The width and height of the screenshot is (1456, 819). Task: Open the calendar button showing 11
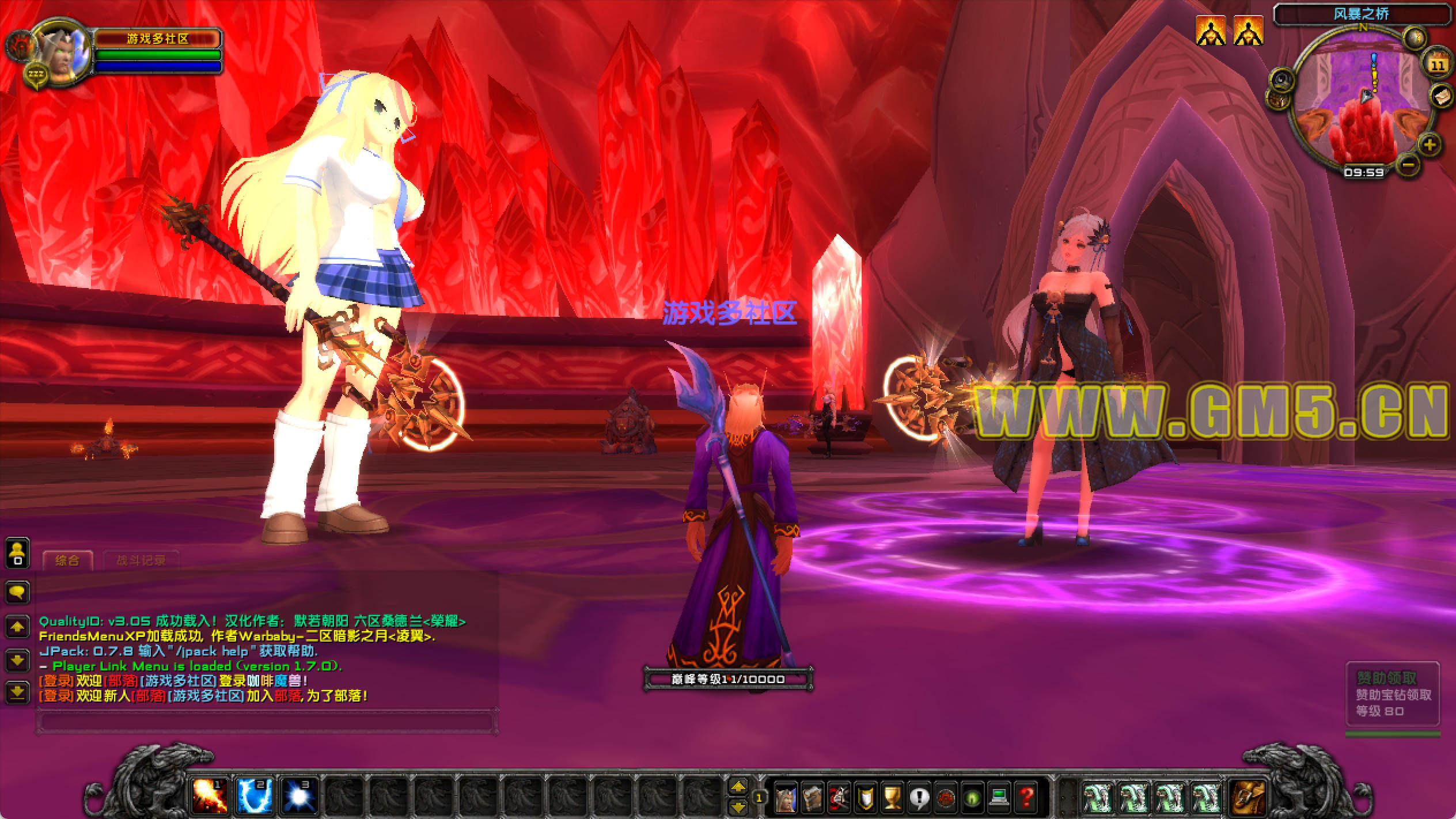(x=1438, y=65)
